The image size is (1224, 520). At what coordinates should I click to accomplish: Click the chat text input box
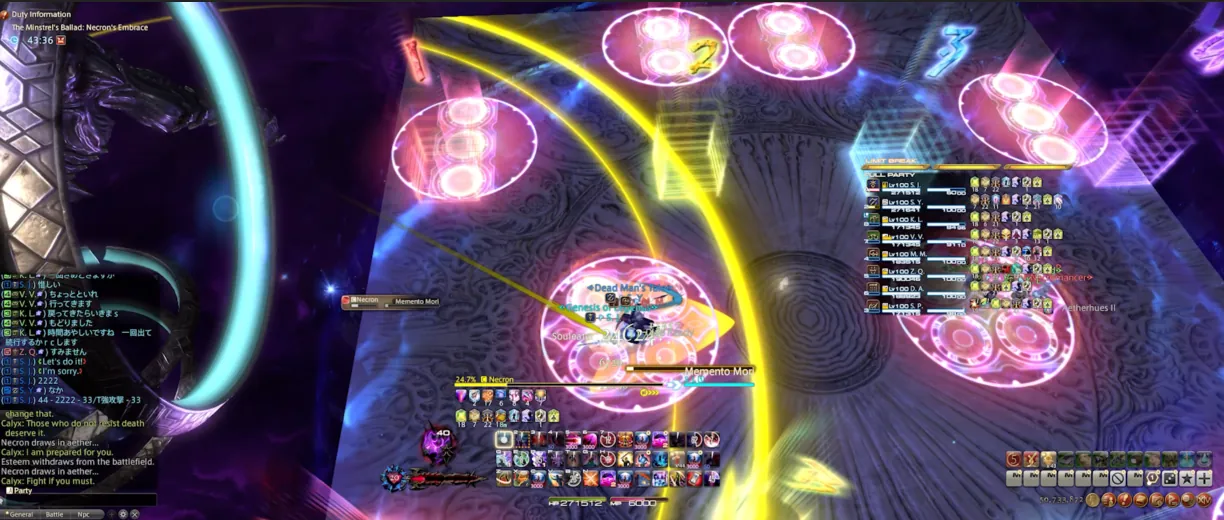click(78, 500)
